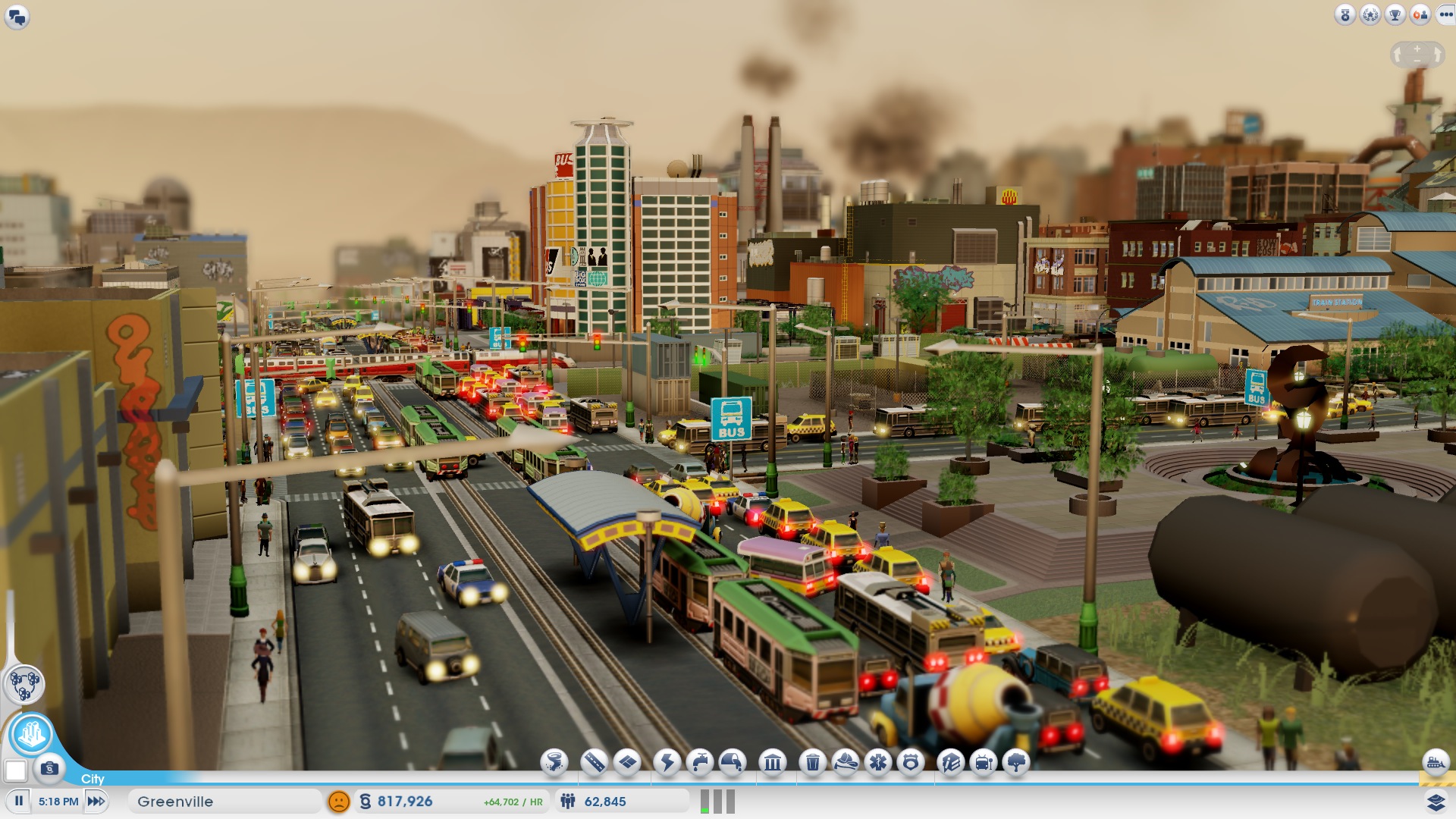This screenshot has height=819, width=1456.
Task: Expand the city approval rating face
Action: coord(339,800)
